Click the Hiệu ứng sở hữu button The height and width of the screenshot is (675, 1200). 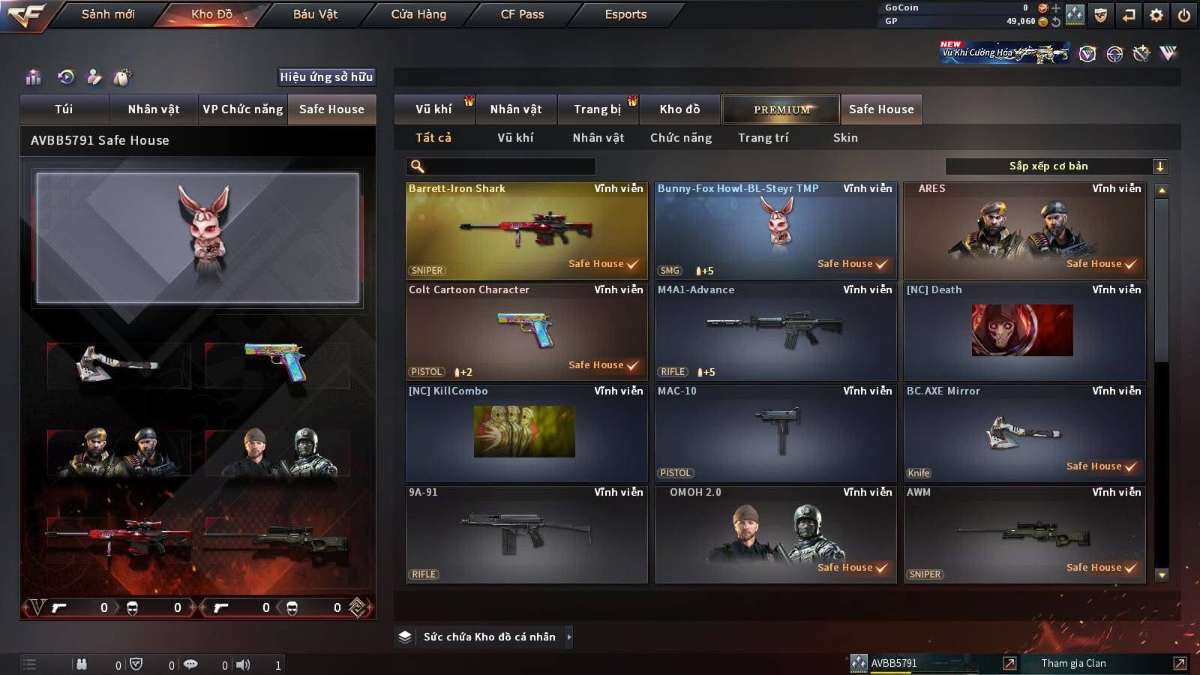pos(326,77)
